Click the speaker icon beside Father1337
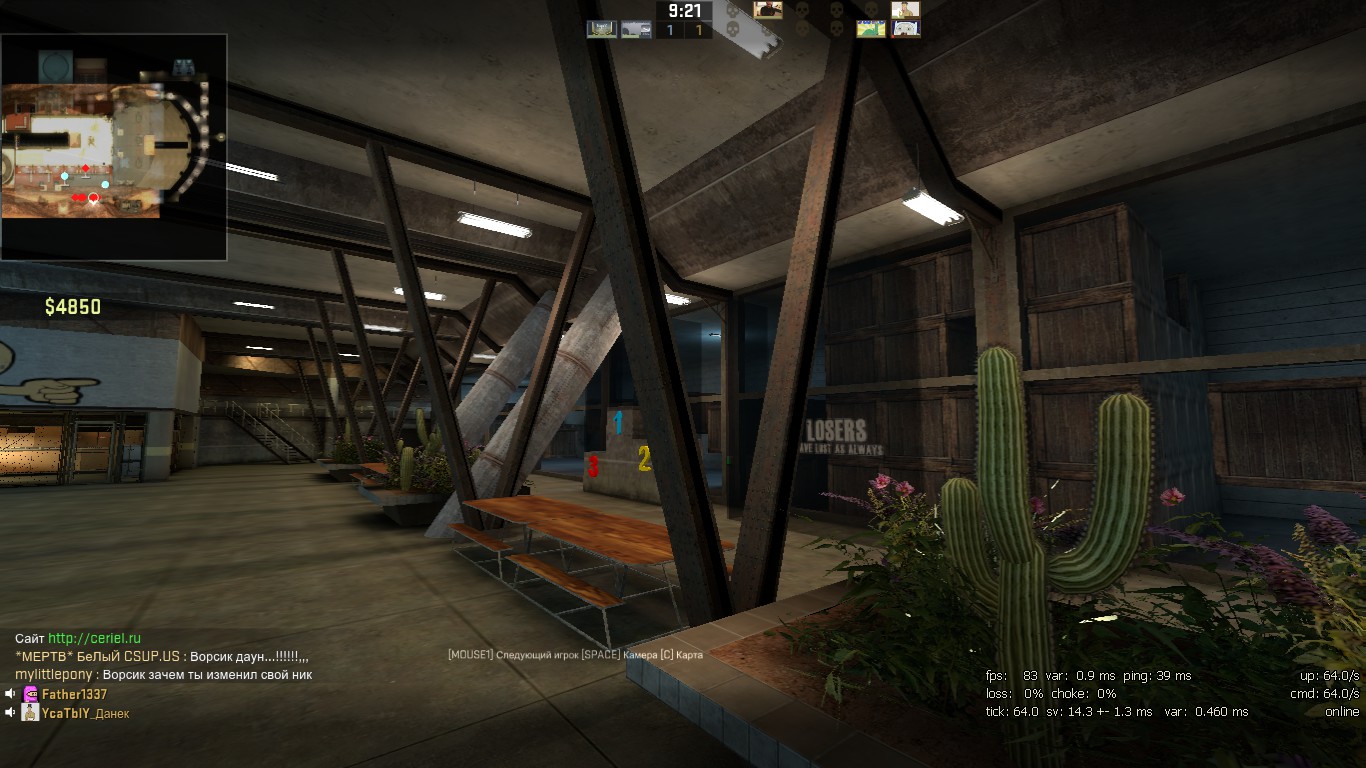 (10, 694)
